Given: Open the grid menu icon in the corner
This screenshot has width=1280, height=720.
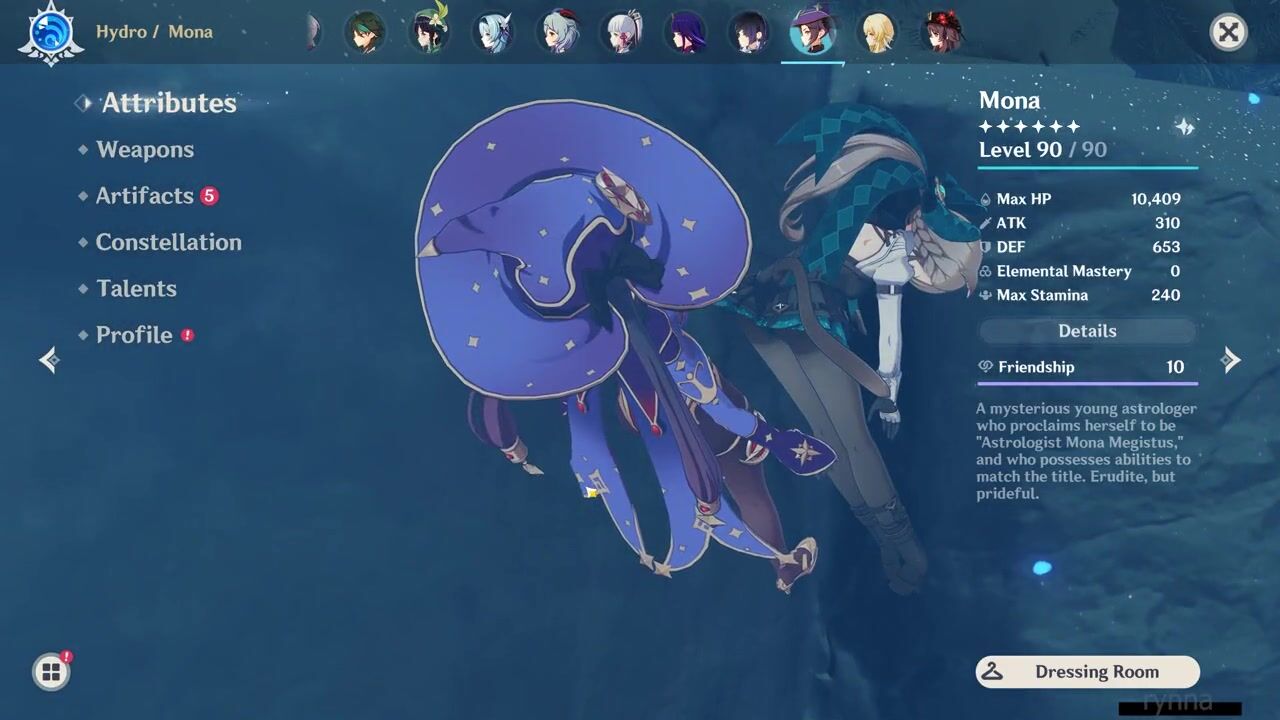Looking at the screenshot, I should 51,672.
